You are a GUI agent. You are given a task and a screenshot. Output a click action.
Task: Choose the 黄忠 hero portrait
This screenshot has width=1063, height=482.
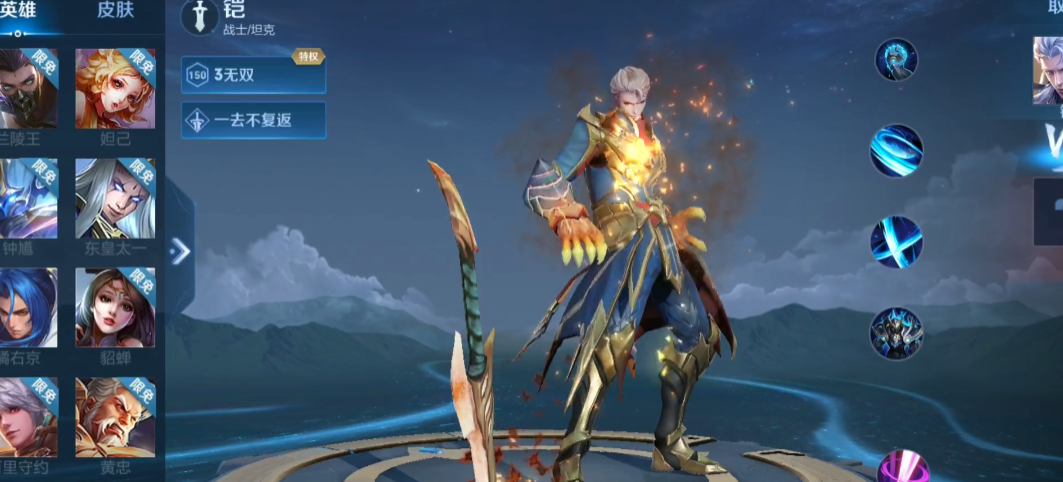point(115,417)
